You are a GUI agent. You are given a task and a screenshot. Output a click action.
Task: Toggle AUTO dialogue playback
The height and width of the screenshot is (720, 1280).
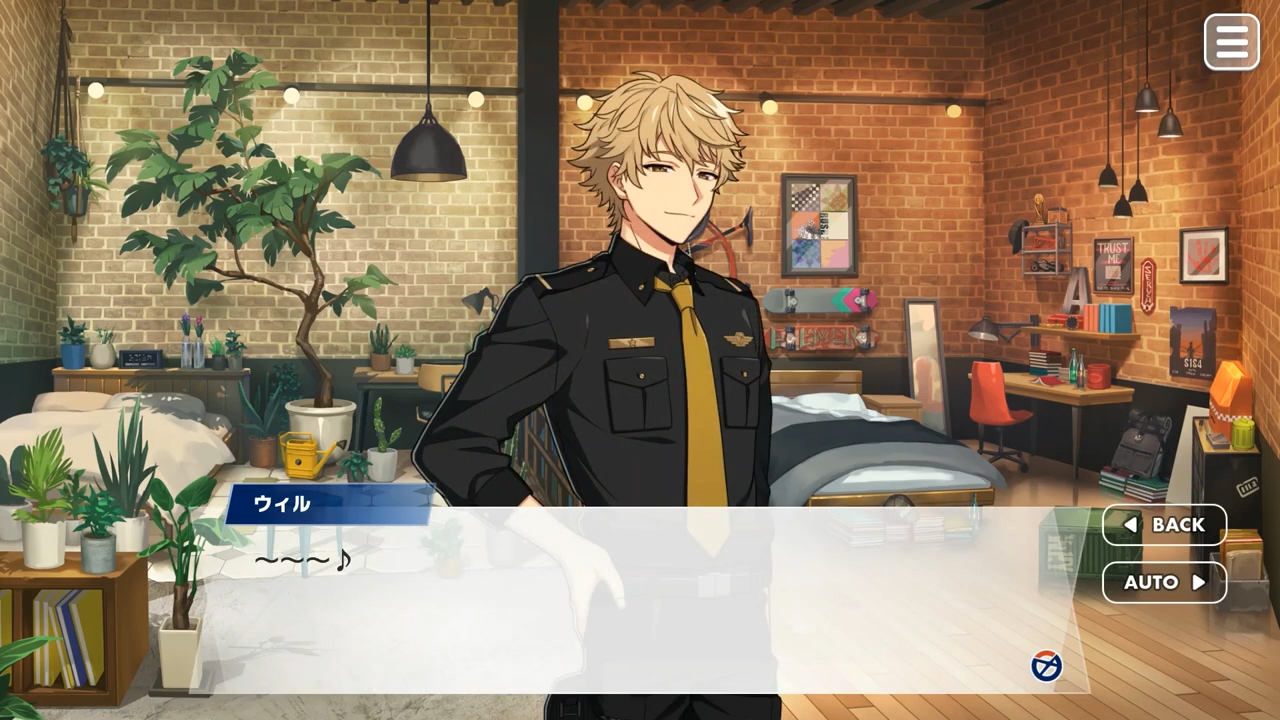1164,582
